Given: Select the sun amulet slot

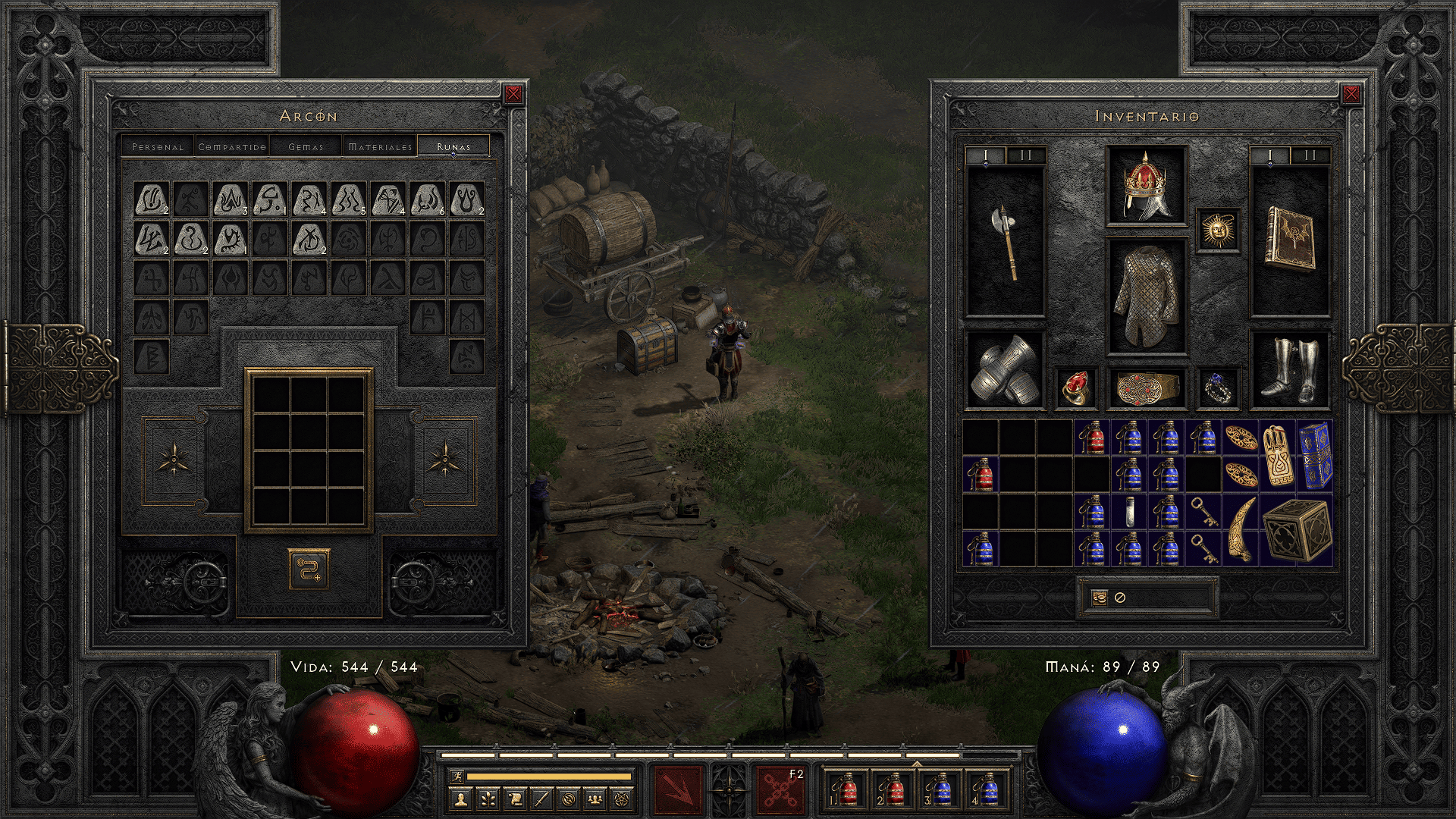Looking at the screenshot, I should click(1218, 229).
